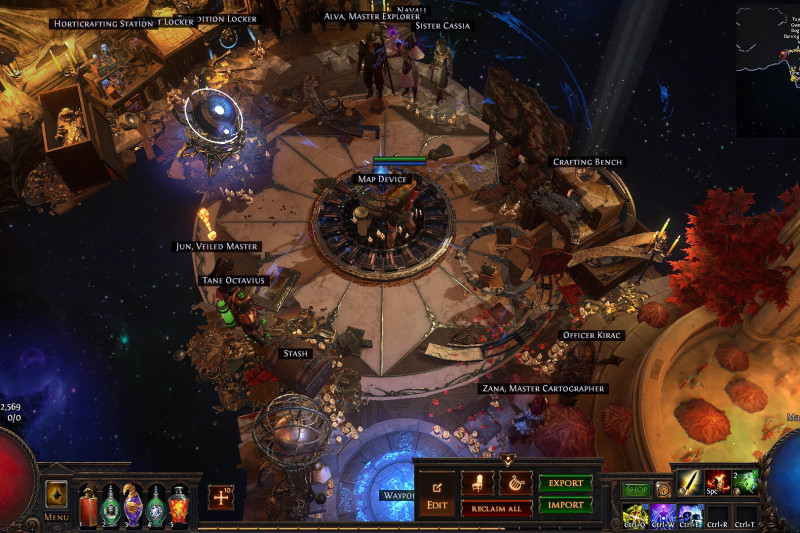The height and width of the screenshot is (533, 800).
Task: Import a hideout layout
Action: (565, 505)
